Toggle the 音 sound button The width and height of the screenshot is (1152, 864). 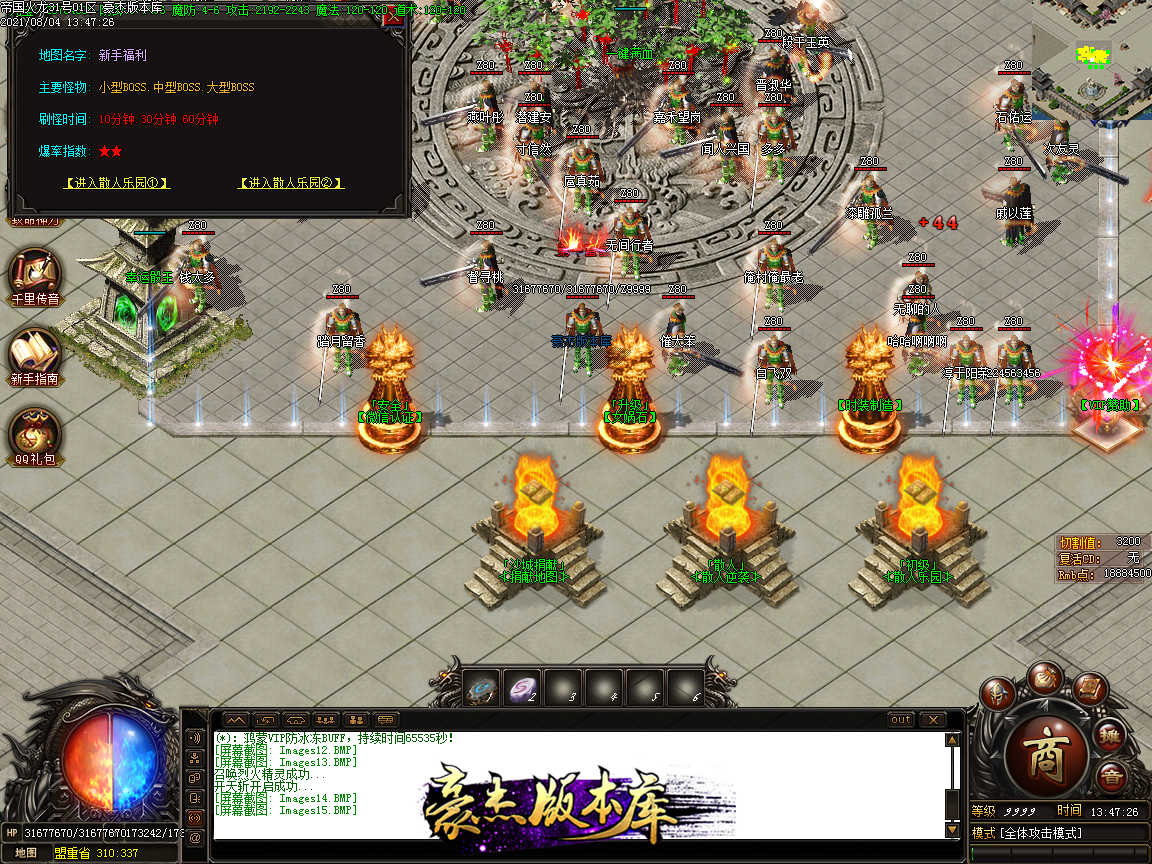point(1110,777)
